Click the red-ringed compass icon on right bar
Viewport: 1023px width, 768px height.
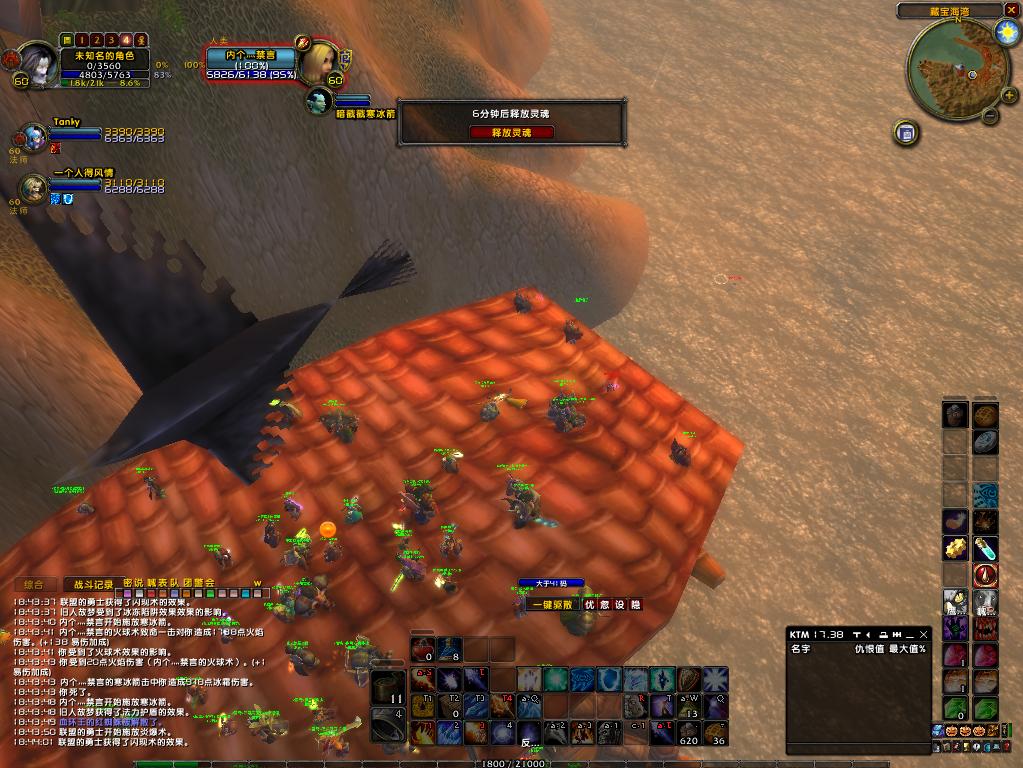coord(986,575)
